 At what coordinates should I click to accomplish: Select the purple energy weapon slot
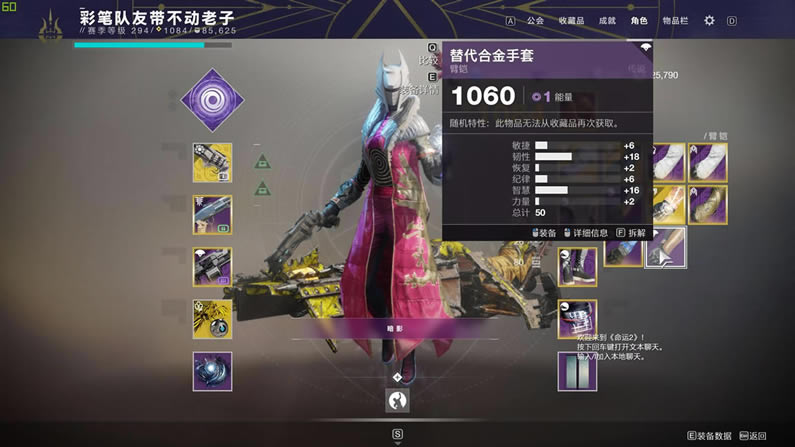[x=212, y=215]
